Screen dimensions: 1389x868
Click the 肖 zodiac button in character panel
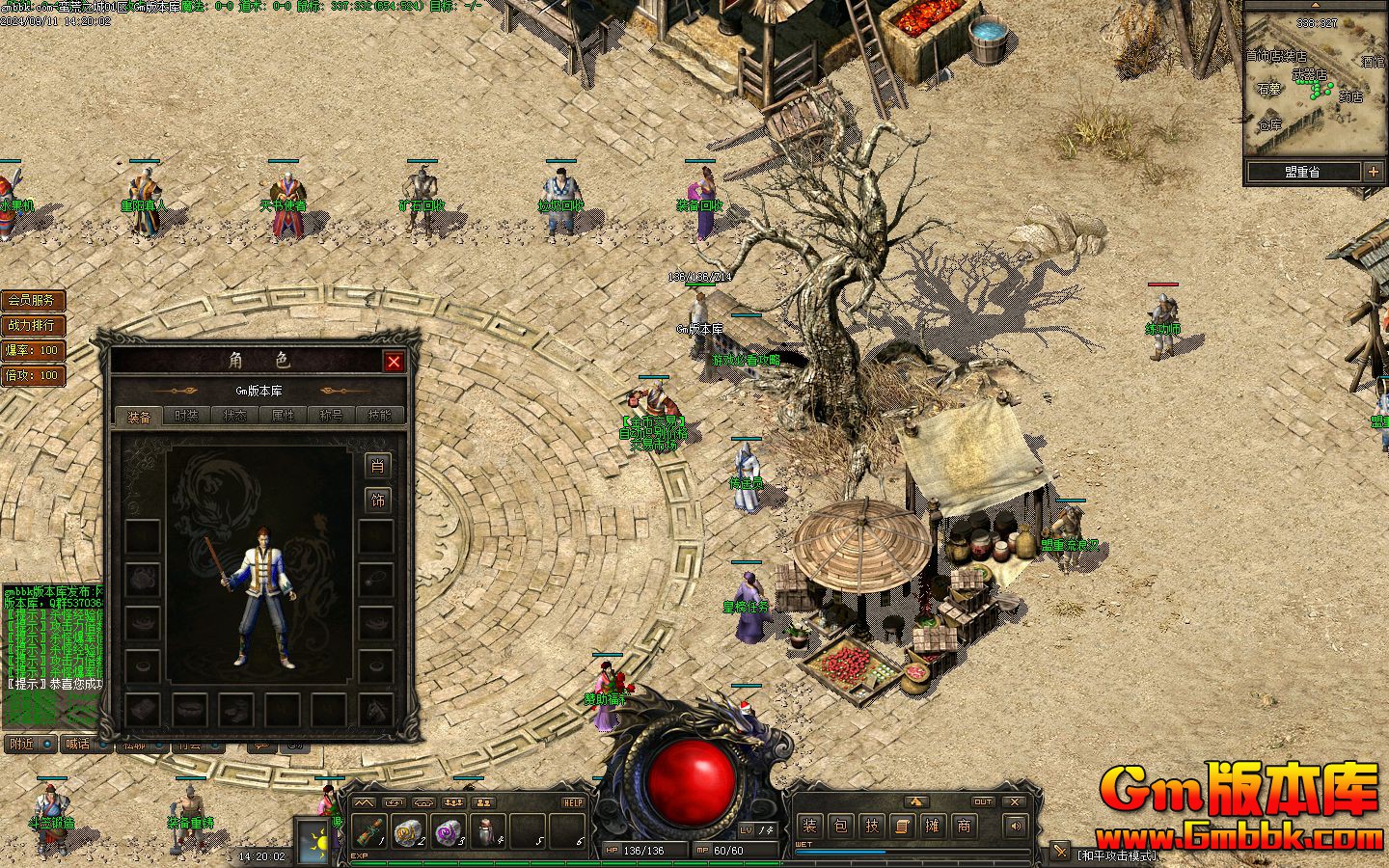coord(377,466)
